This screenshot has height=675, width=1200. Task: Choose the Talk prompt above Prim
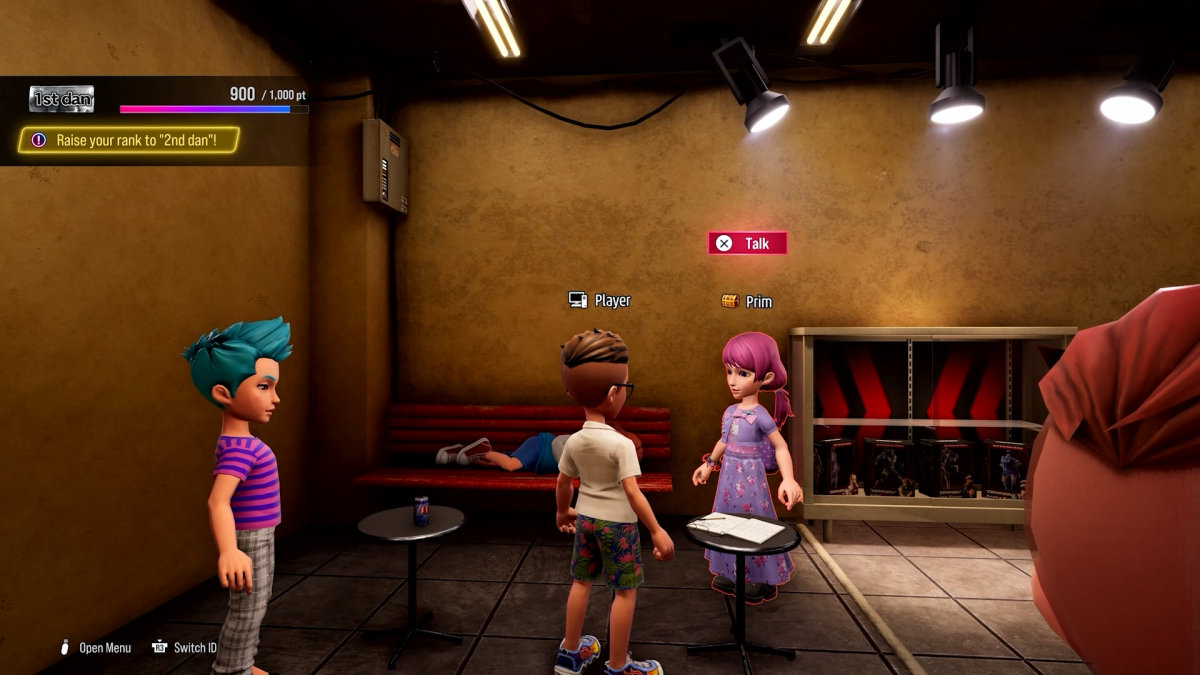click(747, 243)
